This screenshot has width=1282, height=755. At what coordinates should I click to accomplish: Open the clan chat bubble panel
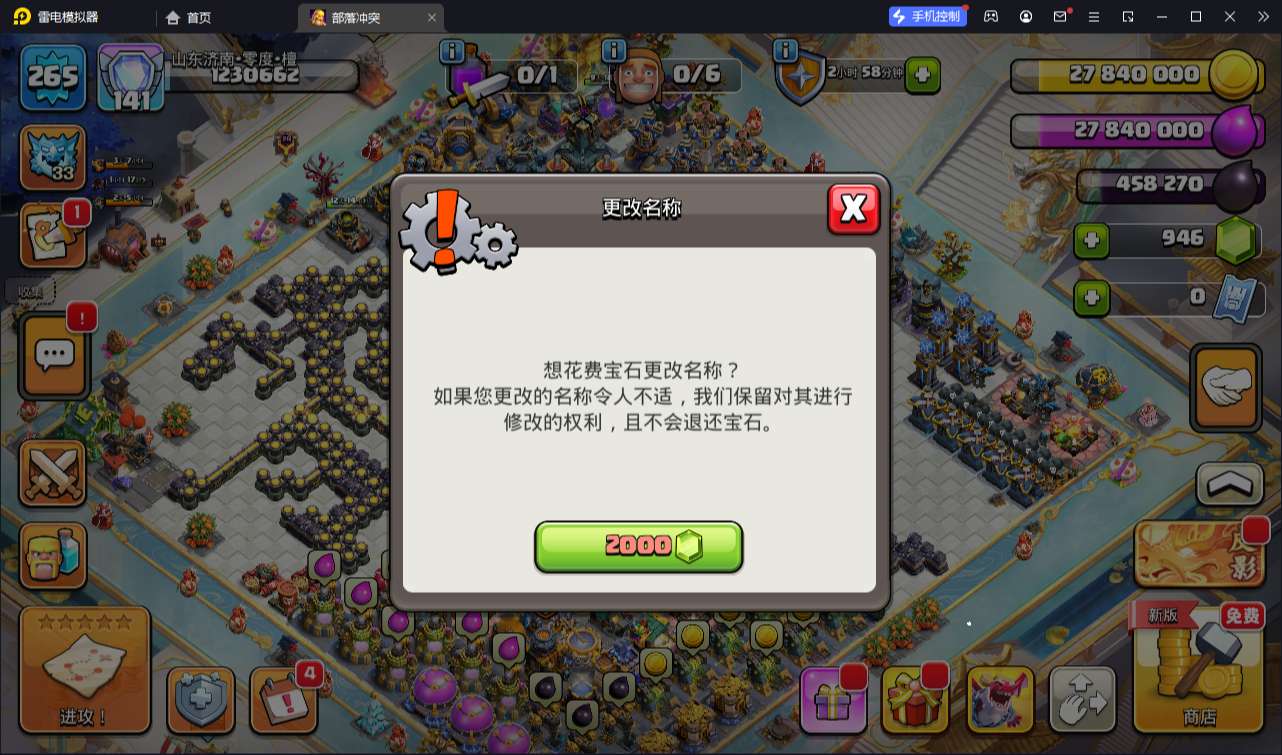[54, 356]
